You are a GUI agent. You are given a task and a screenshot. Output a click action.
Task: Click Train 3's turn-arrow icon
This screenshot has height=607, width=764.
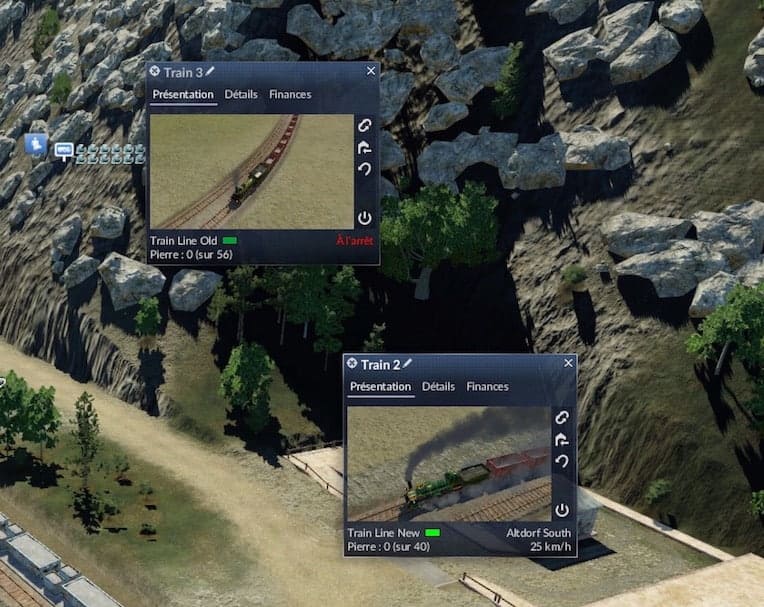365,147
